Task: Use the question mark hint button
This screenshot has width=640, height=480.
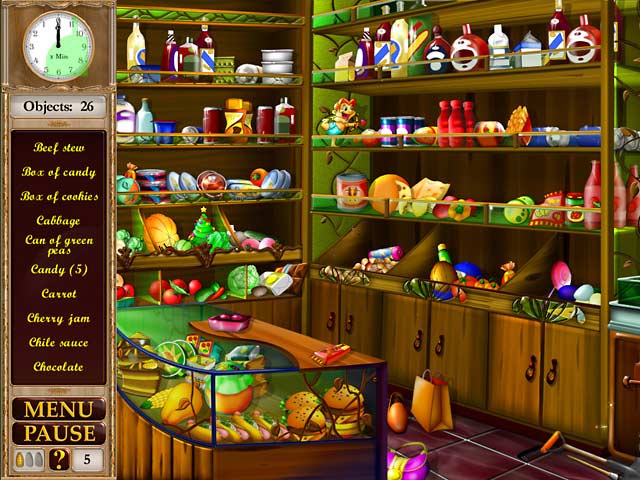Action: click(59, 459)
